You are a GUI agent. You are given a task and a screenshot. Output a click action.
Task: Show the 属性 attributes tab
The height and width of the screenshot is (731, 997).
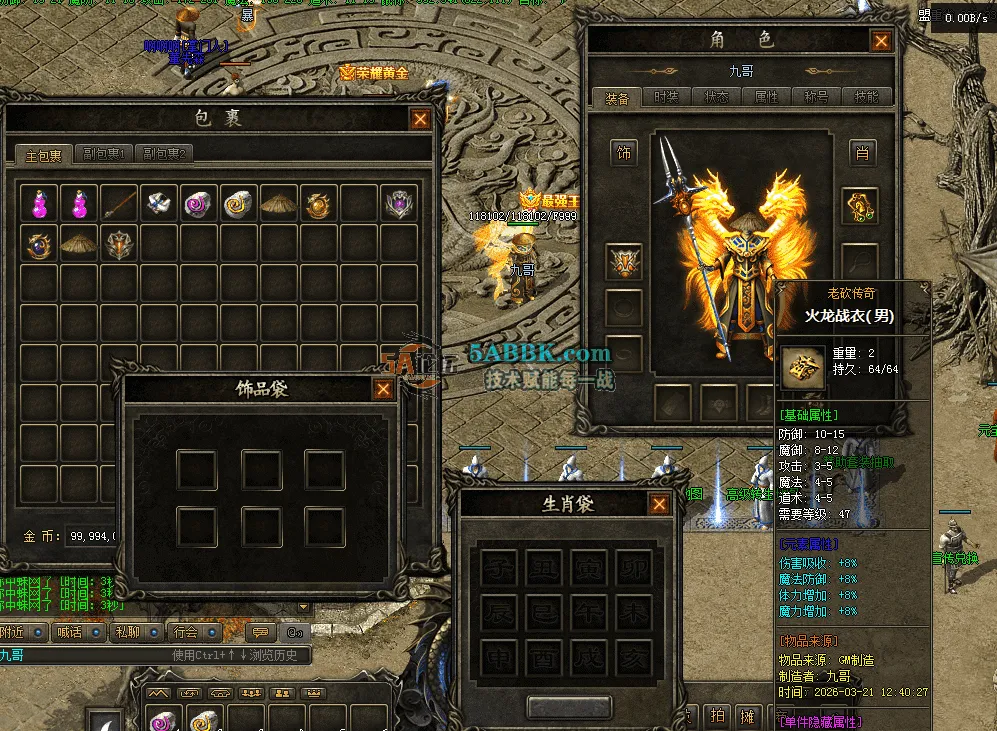coord(766,97)
